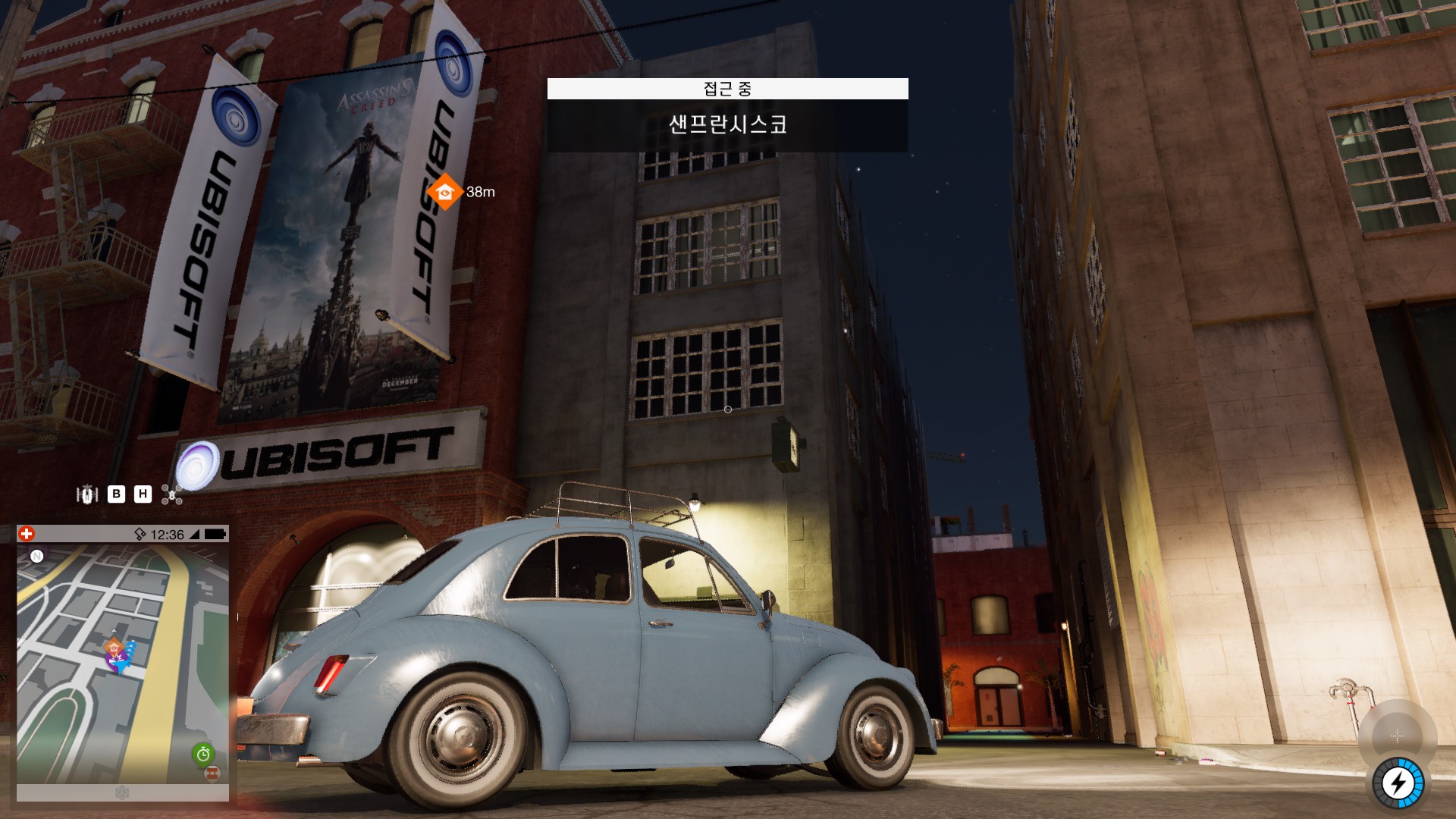Click the blue player arrow on the minimap

[x=121, y=664]
